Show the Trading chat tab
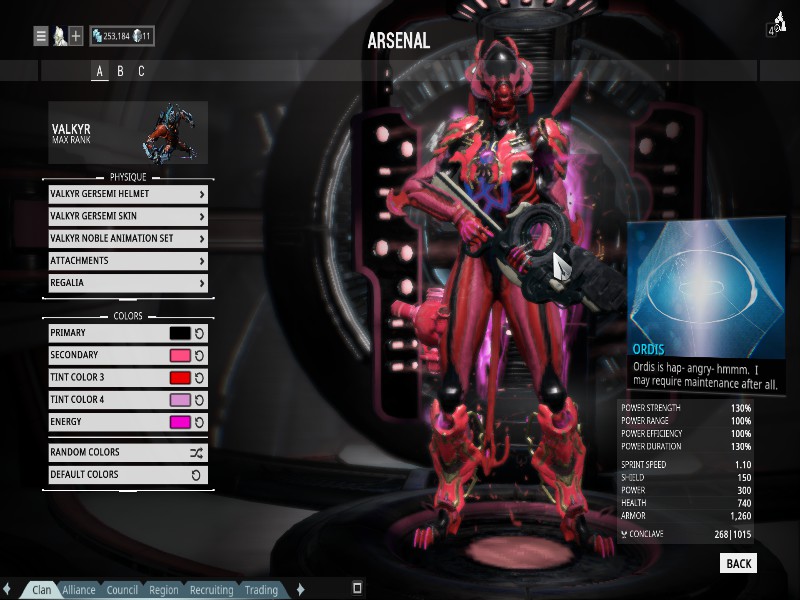 [x=261, y=590]
